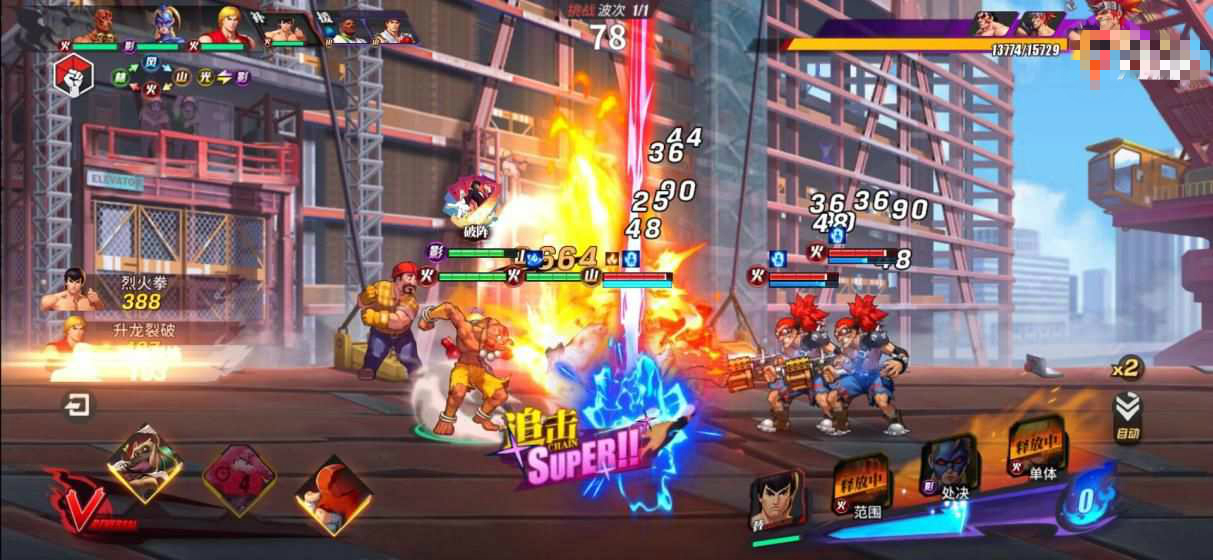Toggle the 自动 auto-battle button
The width and height of the screenshot is (1213, 560).
[x=1128, y=415]
